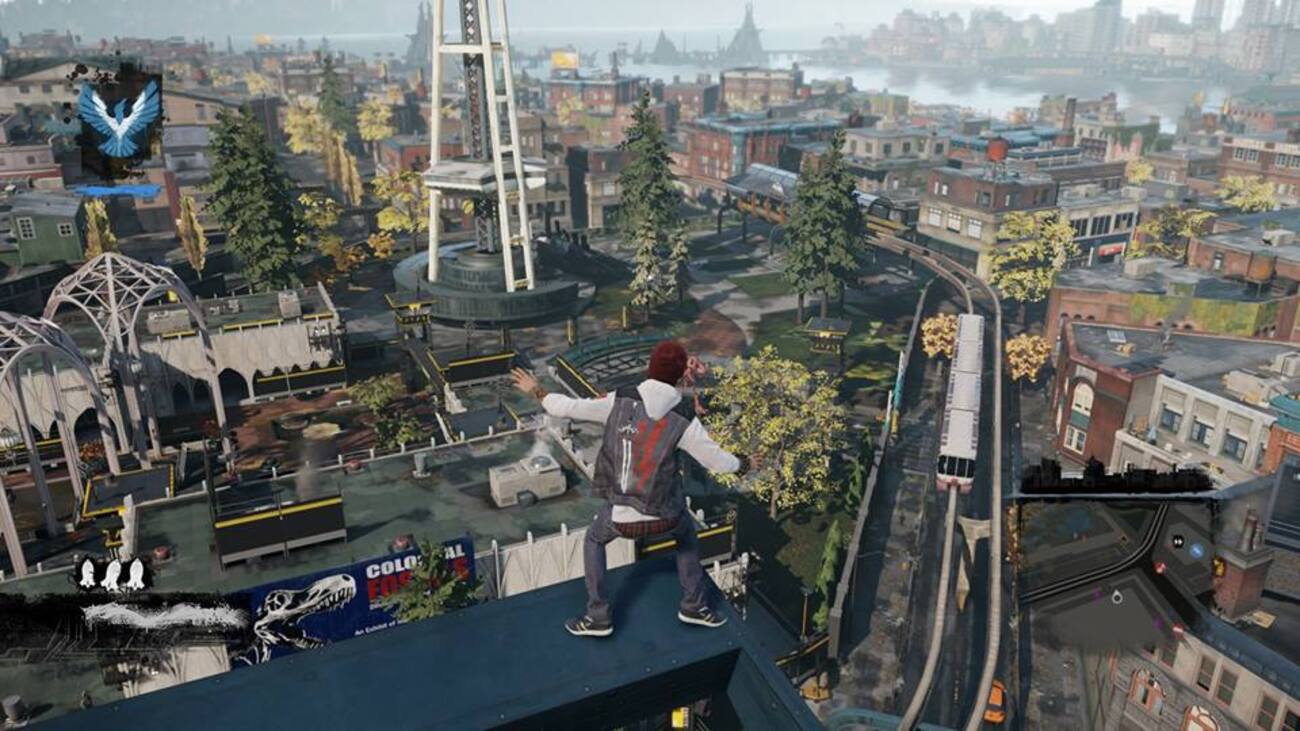Click the white ring player marker on minimap
This screenshot has height=731, width=1300.
click(x=1117, y=597)
